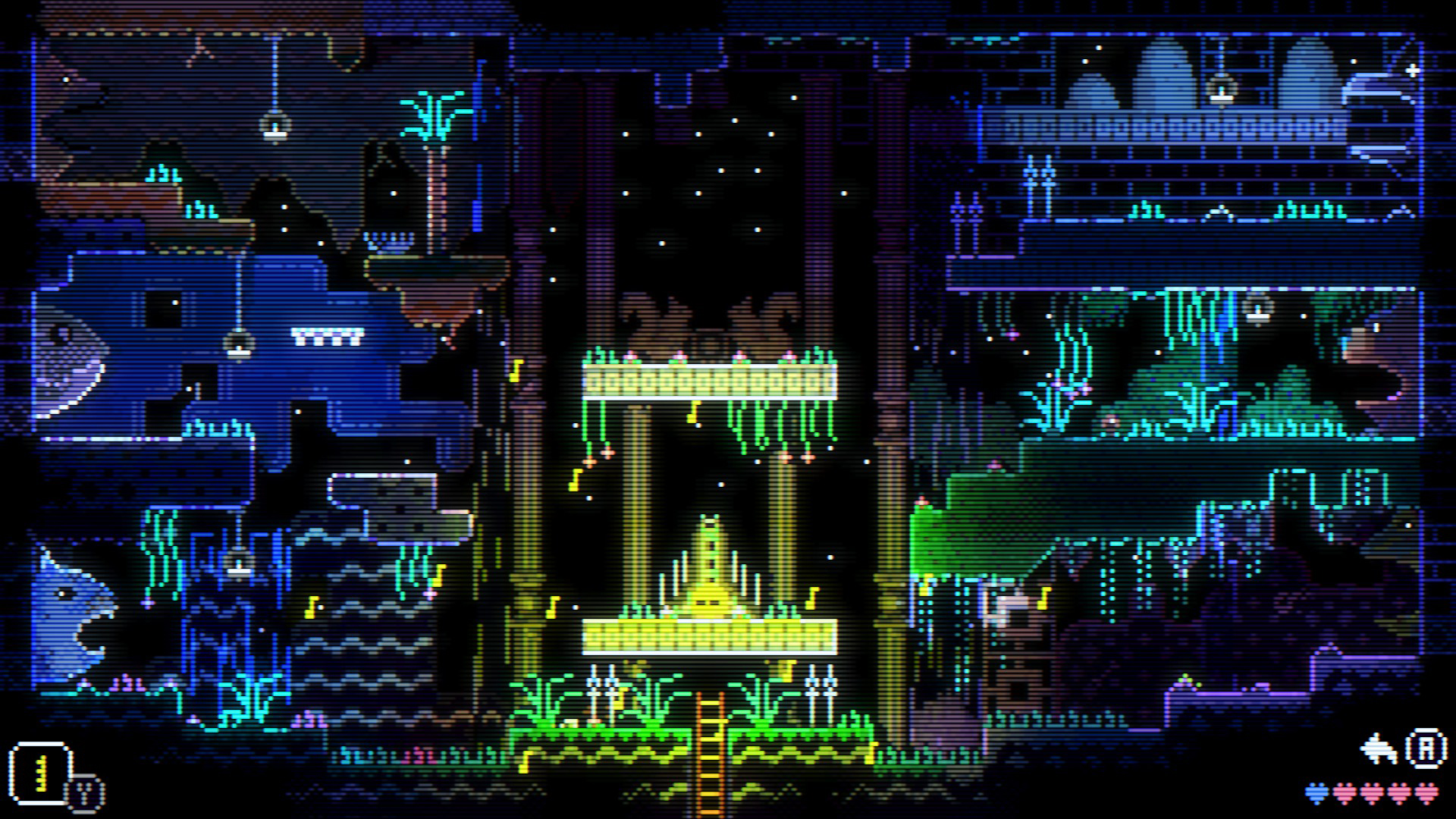The width and height of the screenshot is (1456, 819).
Task: Click the A button prompt in the corner
Action: tap(1426, 746)
